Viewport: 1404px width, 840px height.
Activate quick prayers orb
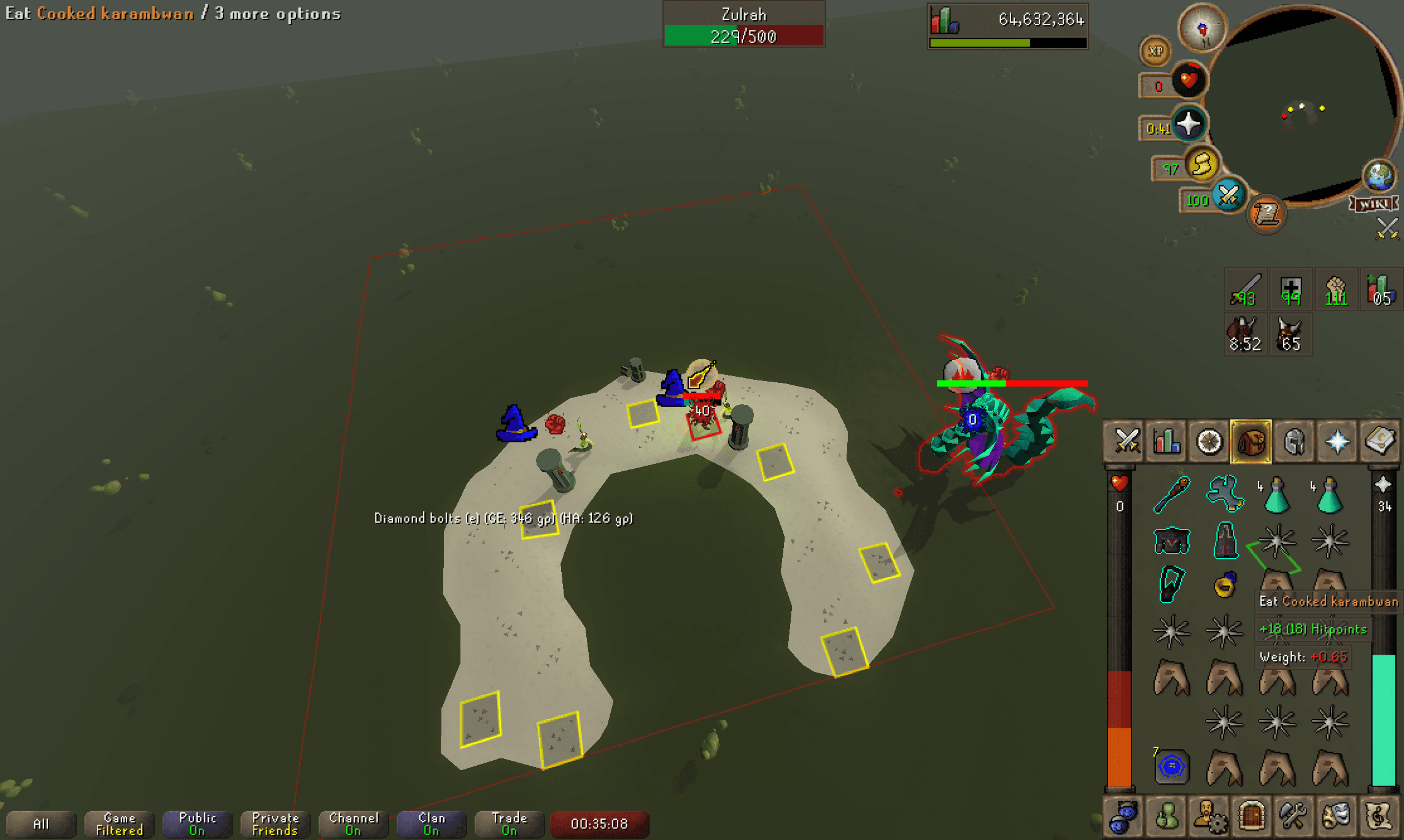pyautogui.click(x=1190, y=124)
